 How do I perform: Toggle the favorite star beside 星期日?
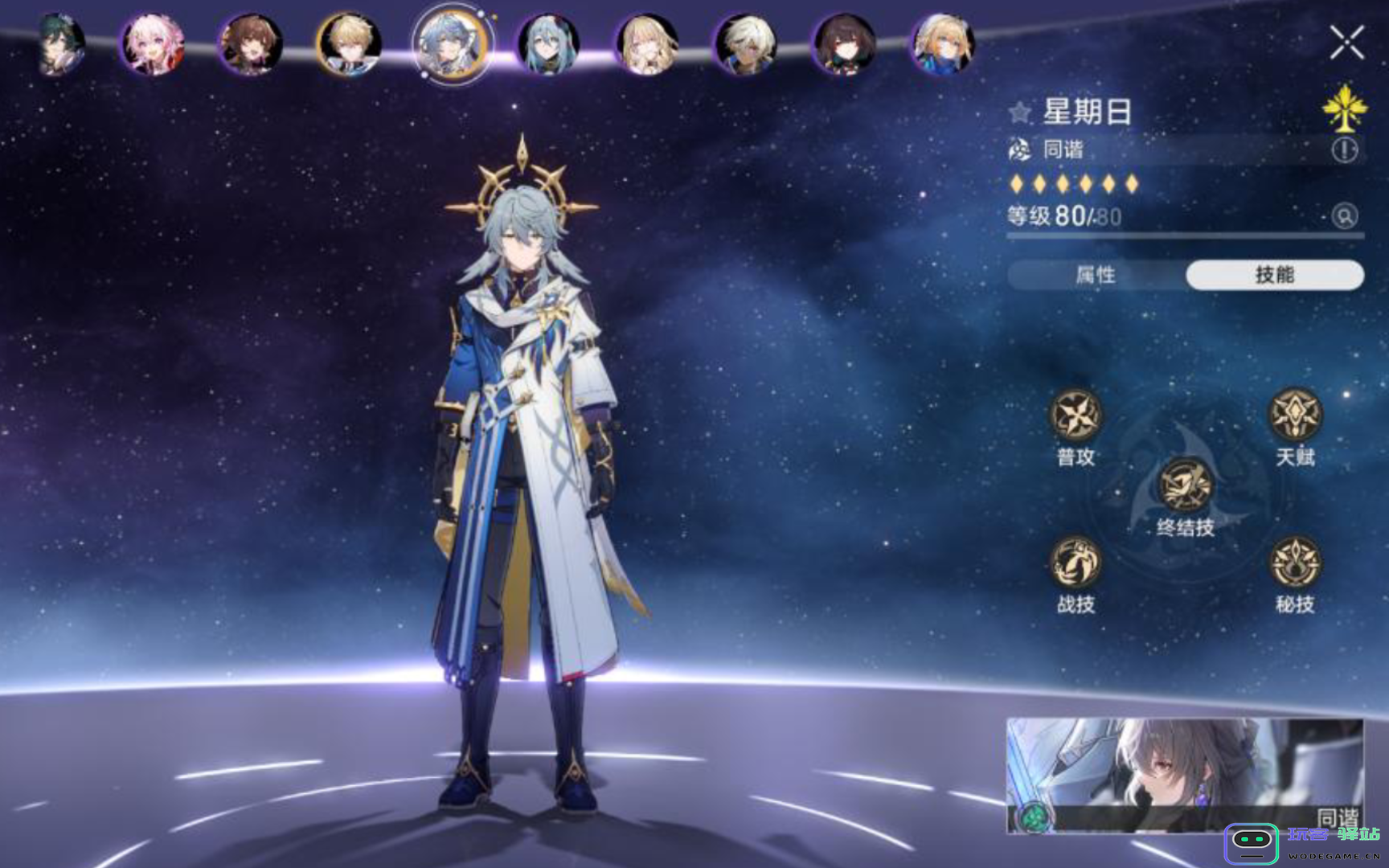[x=1018, y=113]
